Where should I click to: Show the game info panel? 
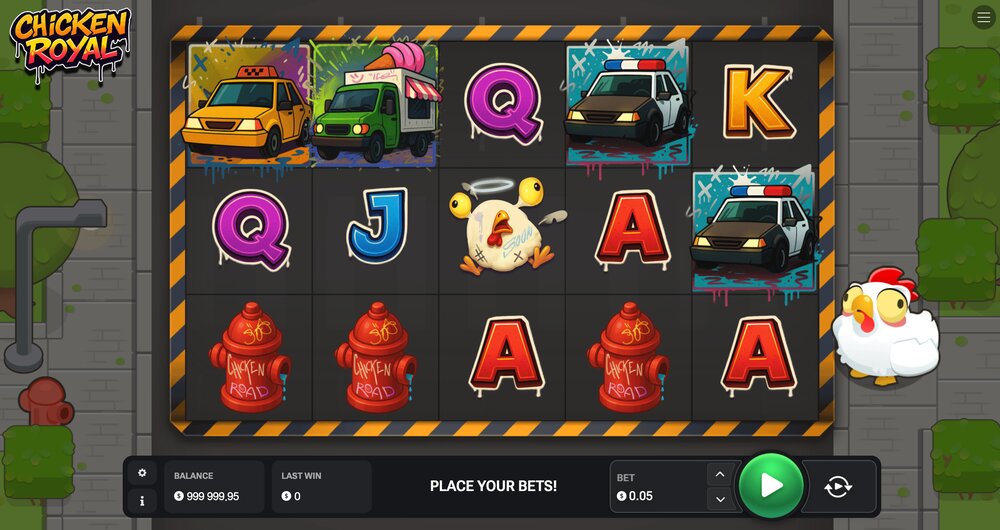[x=142, y=500]
